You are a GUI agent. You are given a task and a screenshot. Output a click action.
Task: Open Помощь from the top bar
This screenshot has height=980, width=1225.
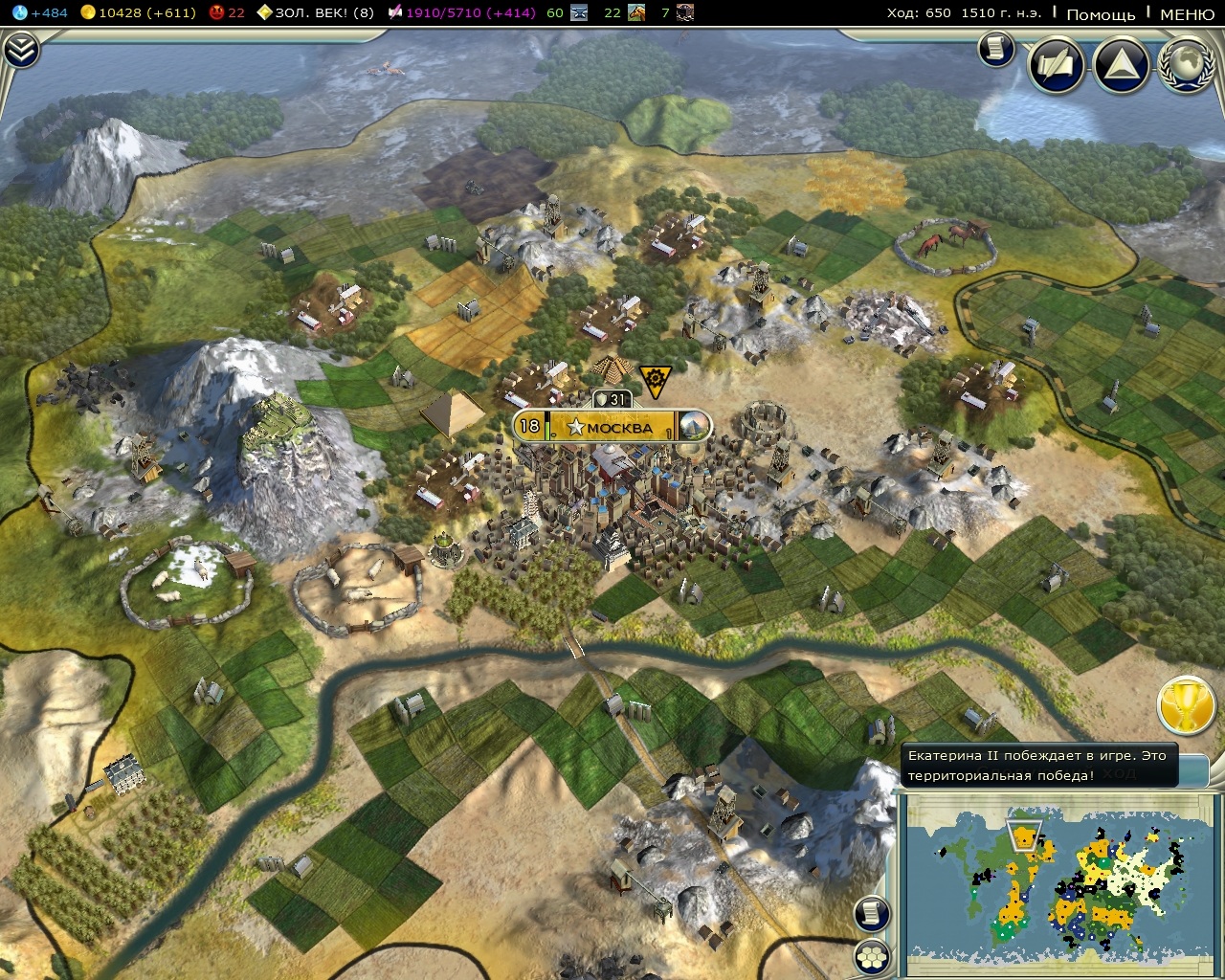1102,15
